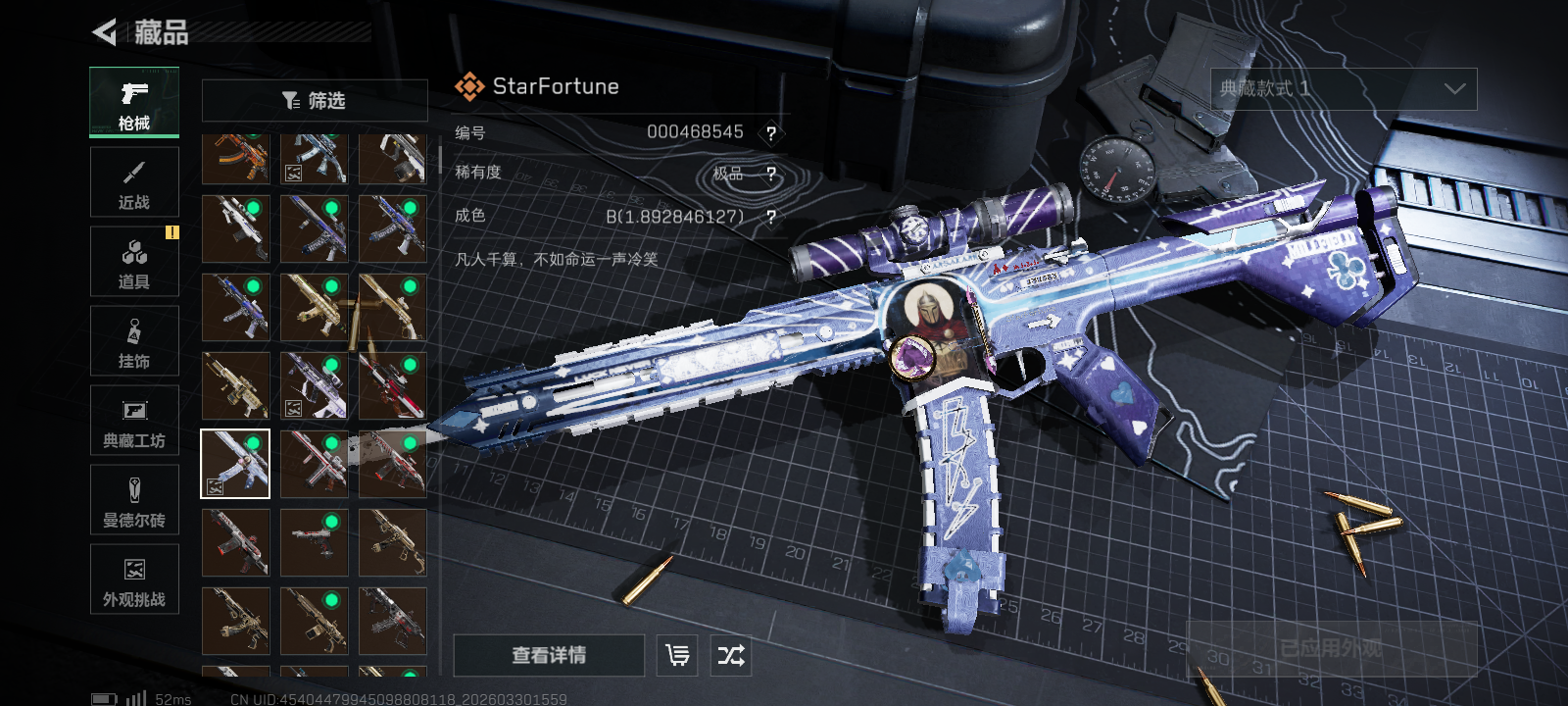1568x706 pixels.
Task: Open the 近战 melee category
Action: [x=134, y=182]
